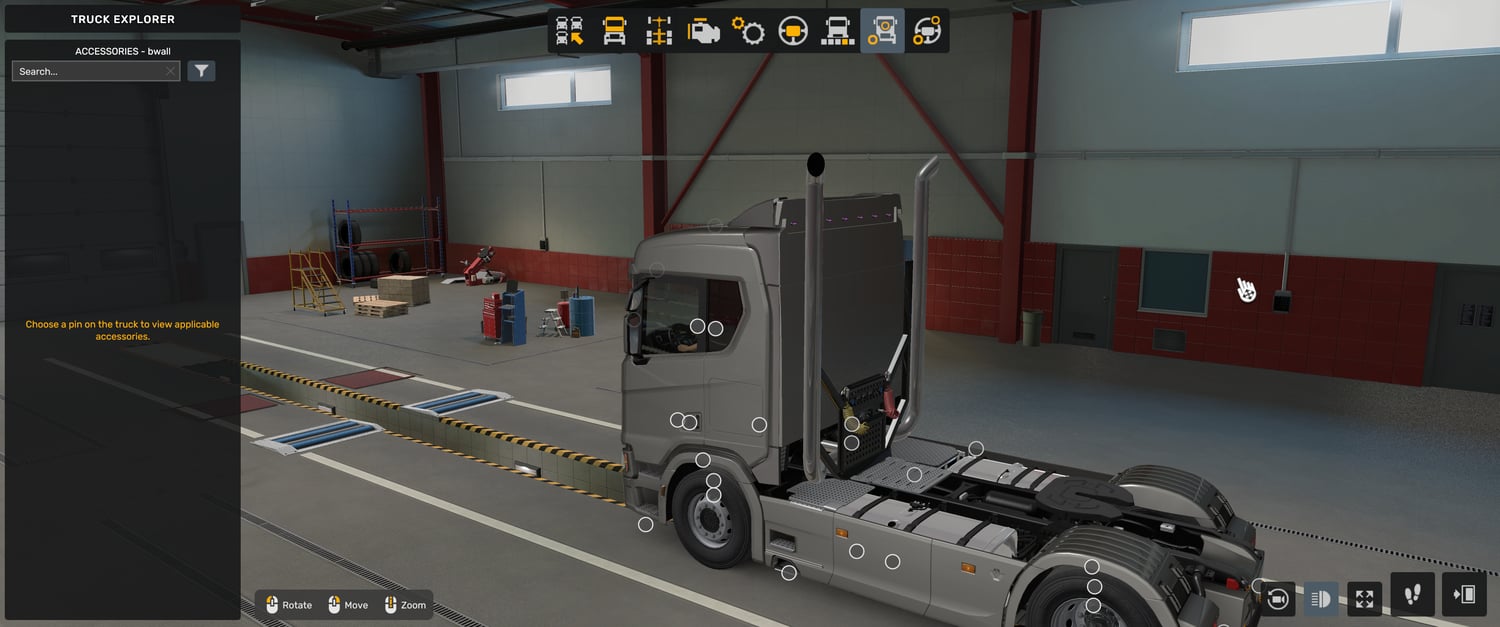This screenshot has height=627, width=1500.
Task: Enter fullscreen view with the arrows button
Action: [1364, 599]
